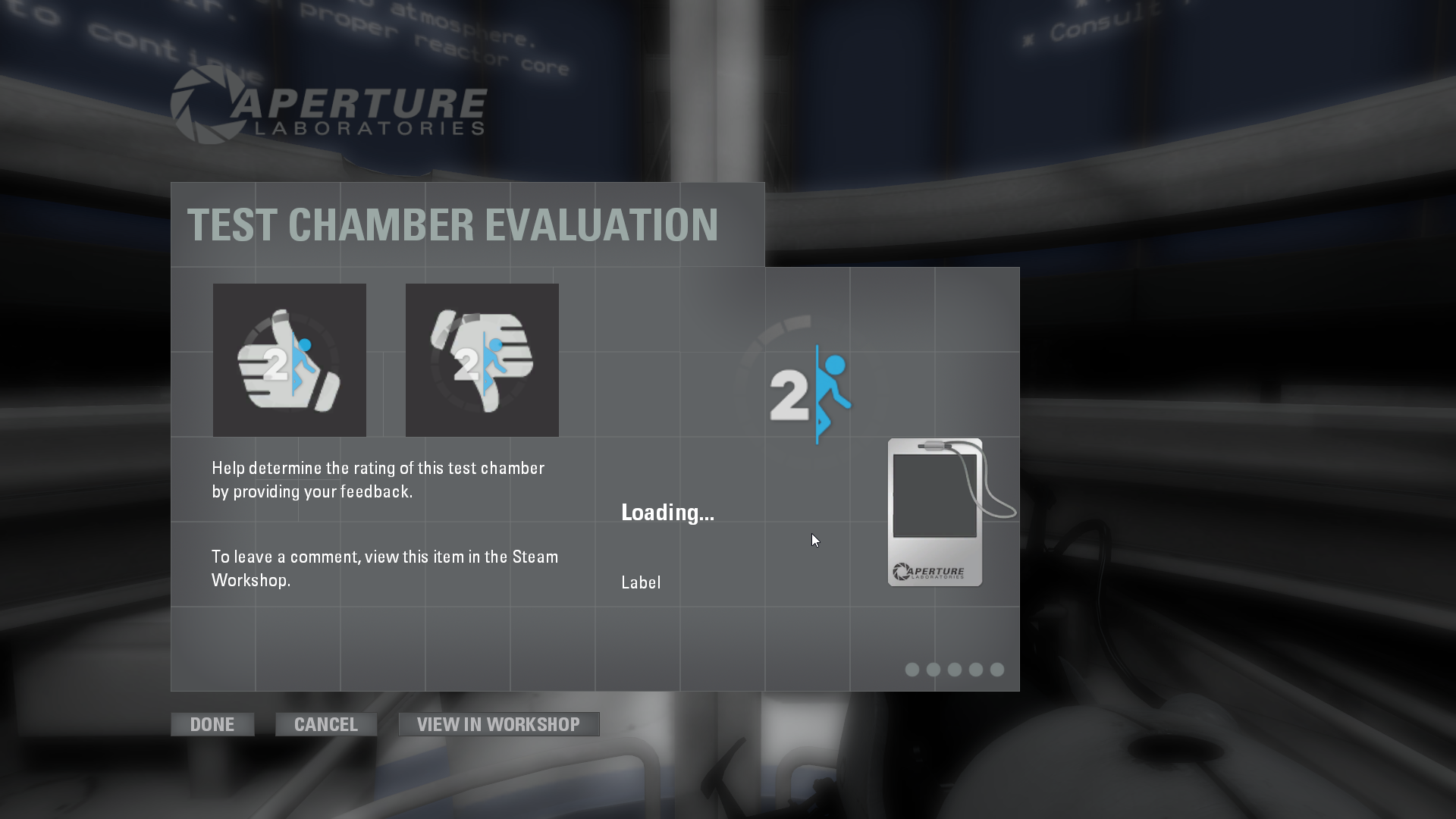Toggle the fourth pagination dot
1456x819 pixels.
tap(975, 670)
